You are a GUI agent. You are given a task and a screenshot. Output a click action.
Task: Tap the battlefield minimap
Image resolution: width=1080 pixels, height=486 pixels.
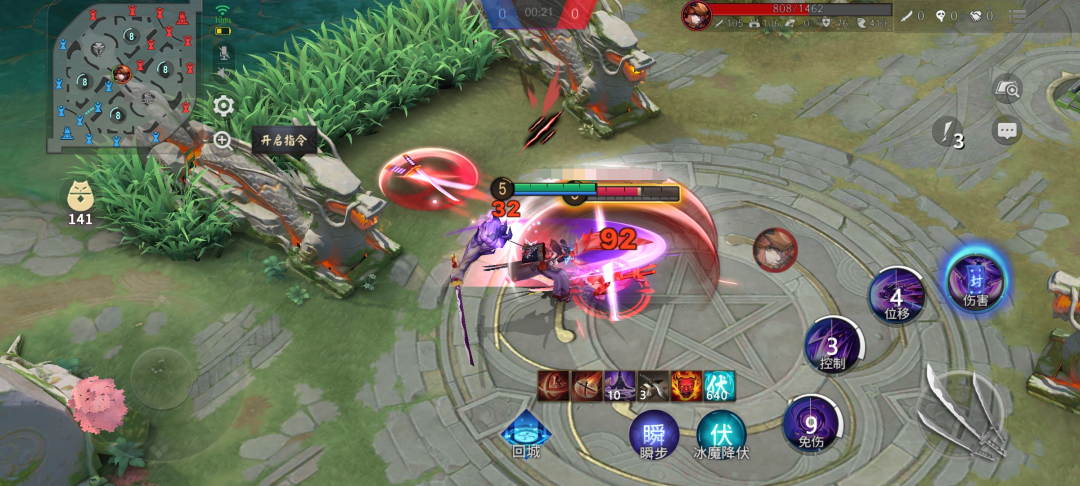click(x=120, y=78)
